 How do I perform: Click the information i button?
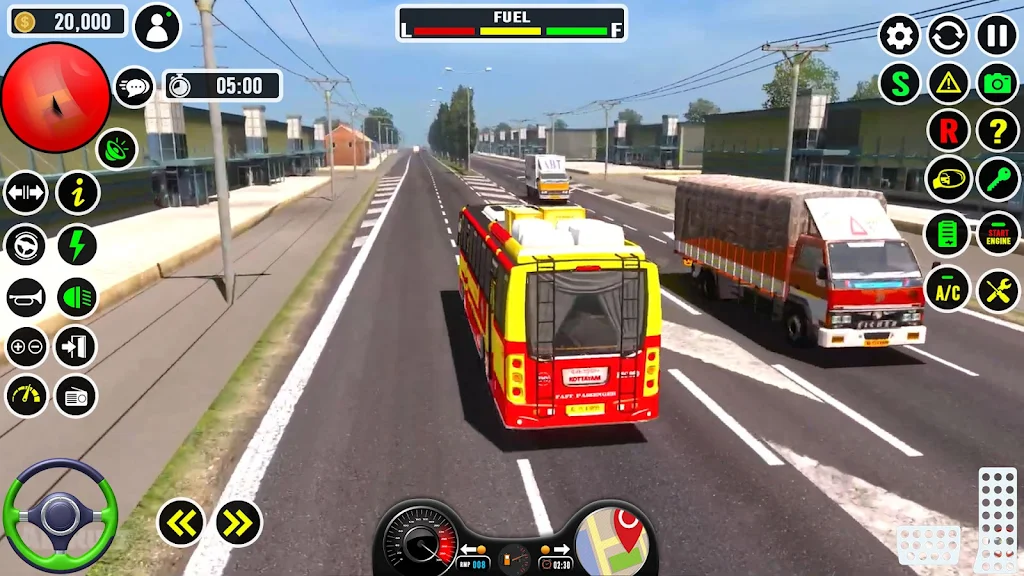point(77,192)
